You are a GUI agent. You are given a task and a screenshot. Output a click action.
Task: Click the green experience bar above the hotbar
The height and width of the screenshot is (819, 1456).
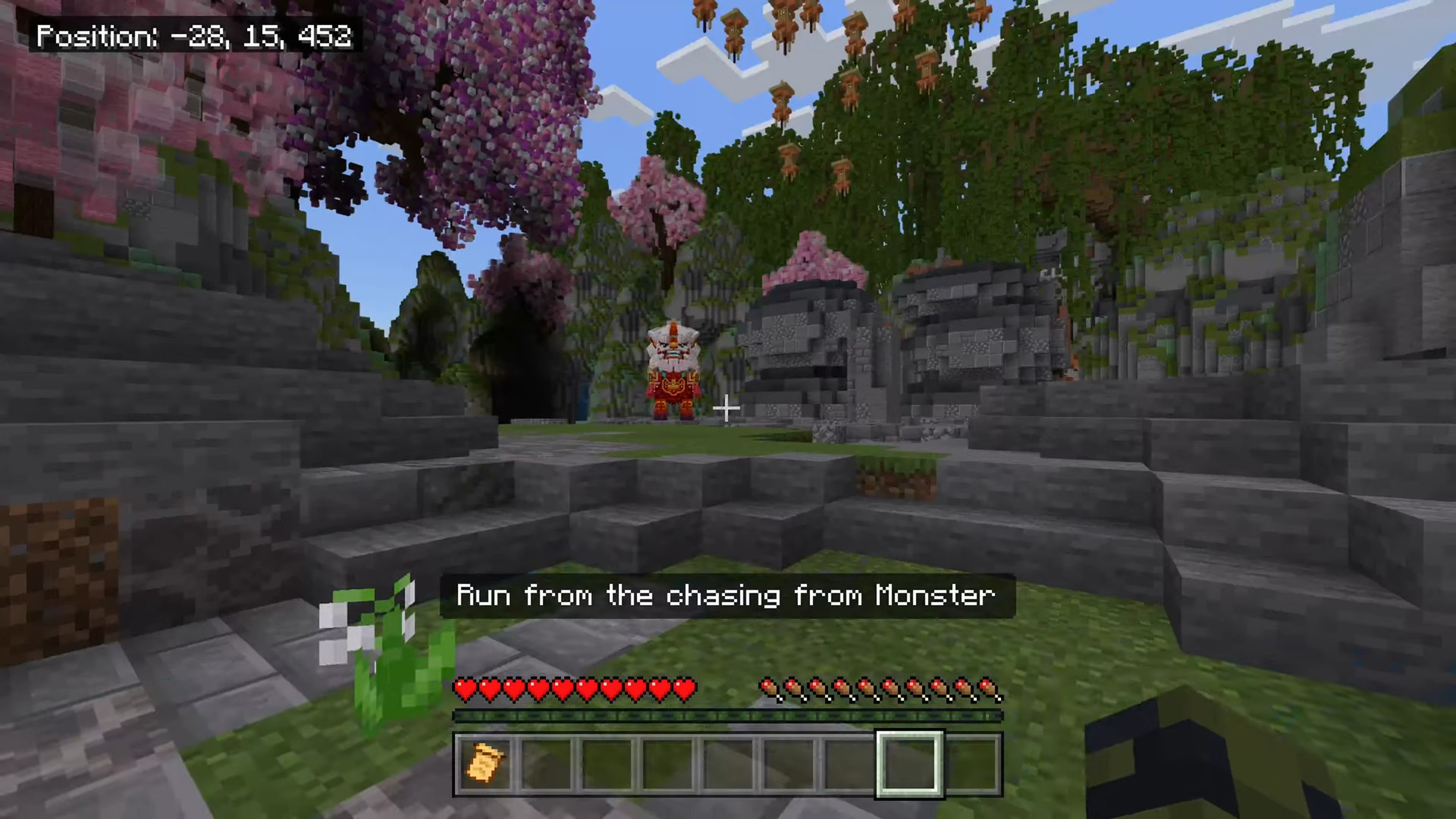[x=727, y=714]
